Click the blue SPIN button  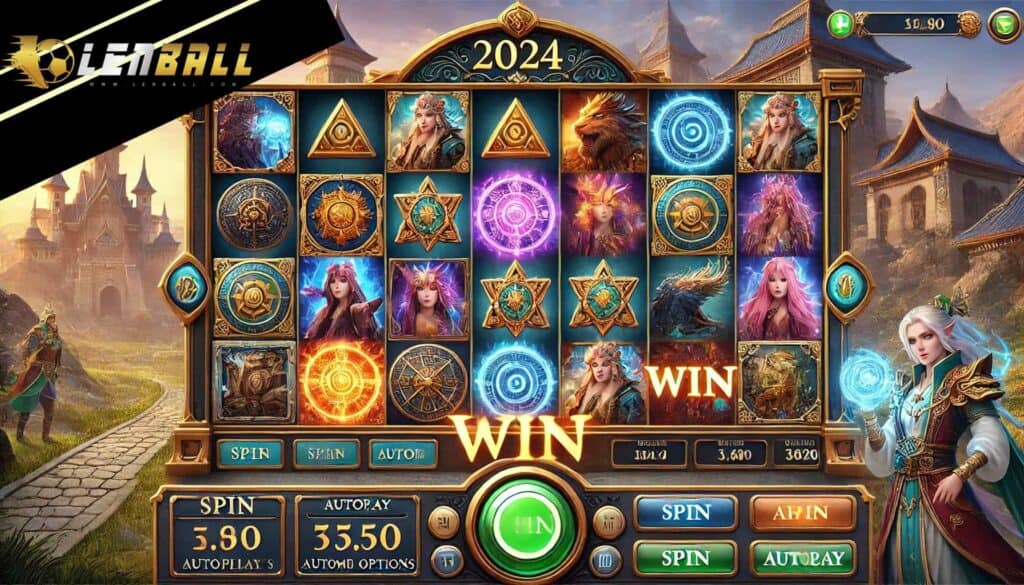686,513
